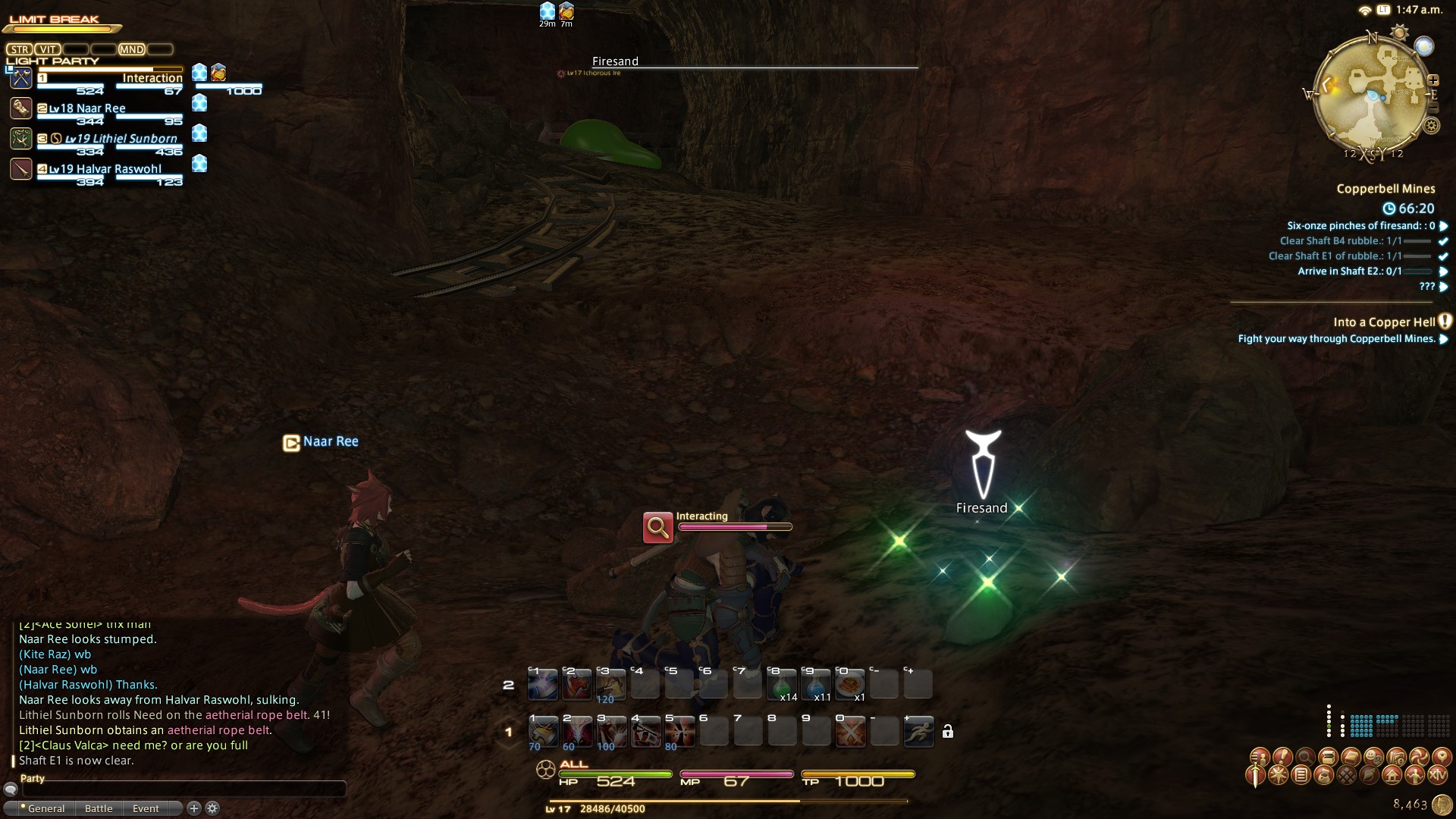
Task: Switch to the Battle chat tab
Action: click(x=99, y=808)
